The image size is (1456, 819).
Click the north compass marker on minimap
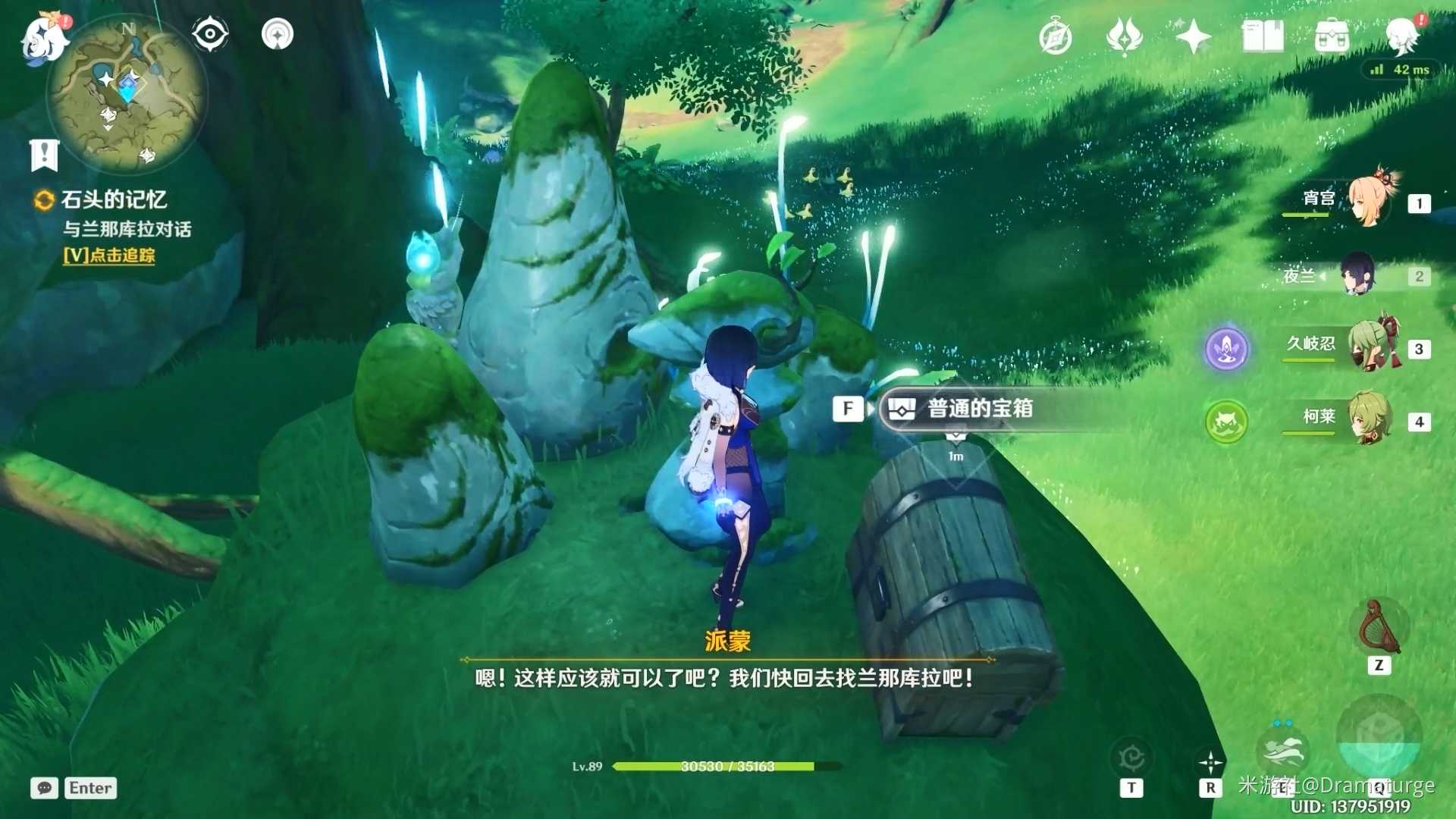point(129,27)
